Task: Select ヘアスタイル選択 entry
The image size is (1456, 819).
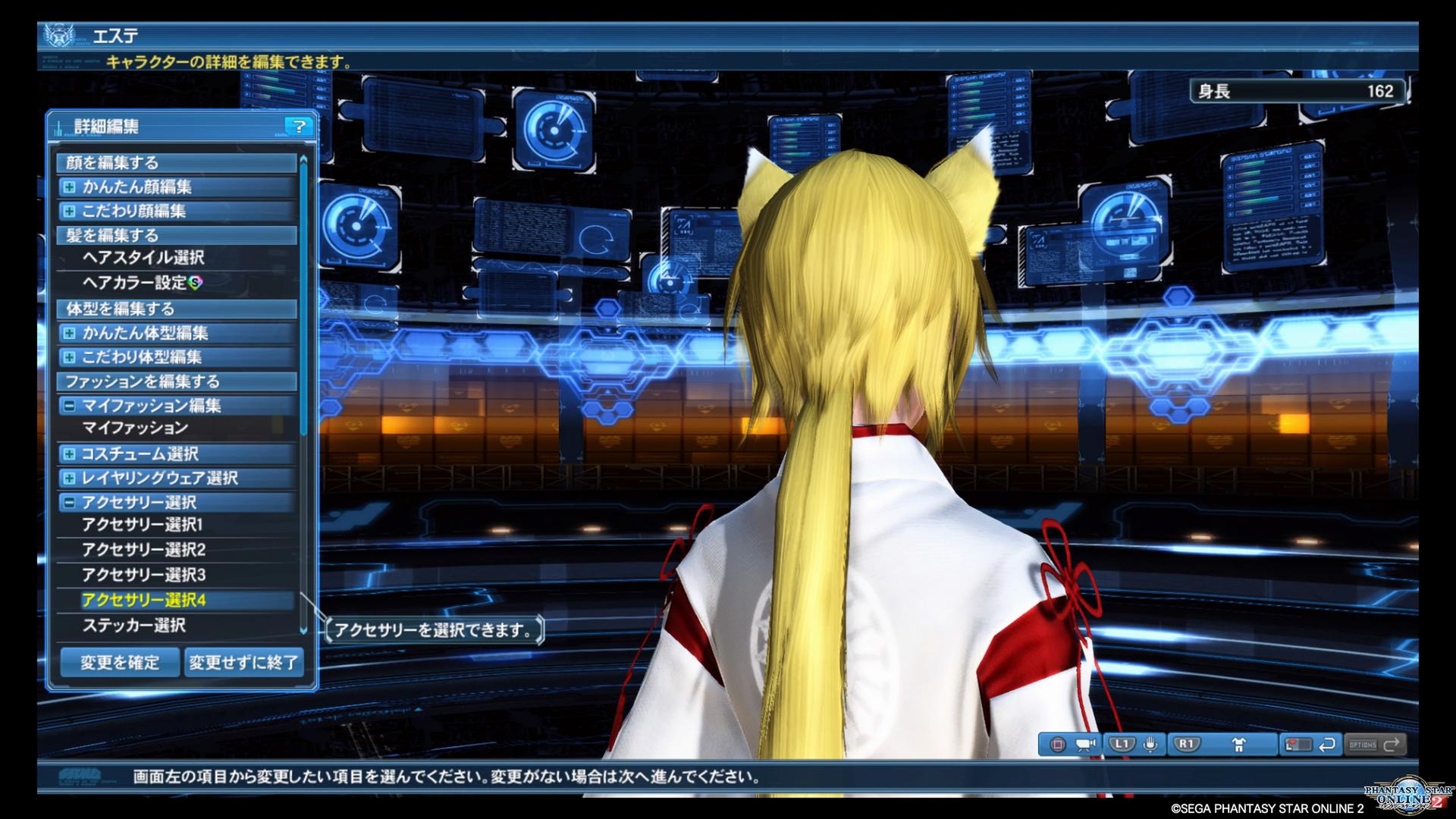Action: pyautogui.click(x=143, y=258)
